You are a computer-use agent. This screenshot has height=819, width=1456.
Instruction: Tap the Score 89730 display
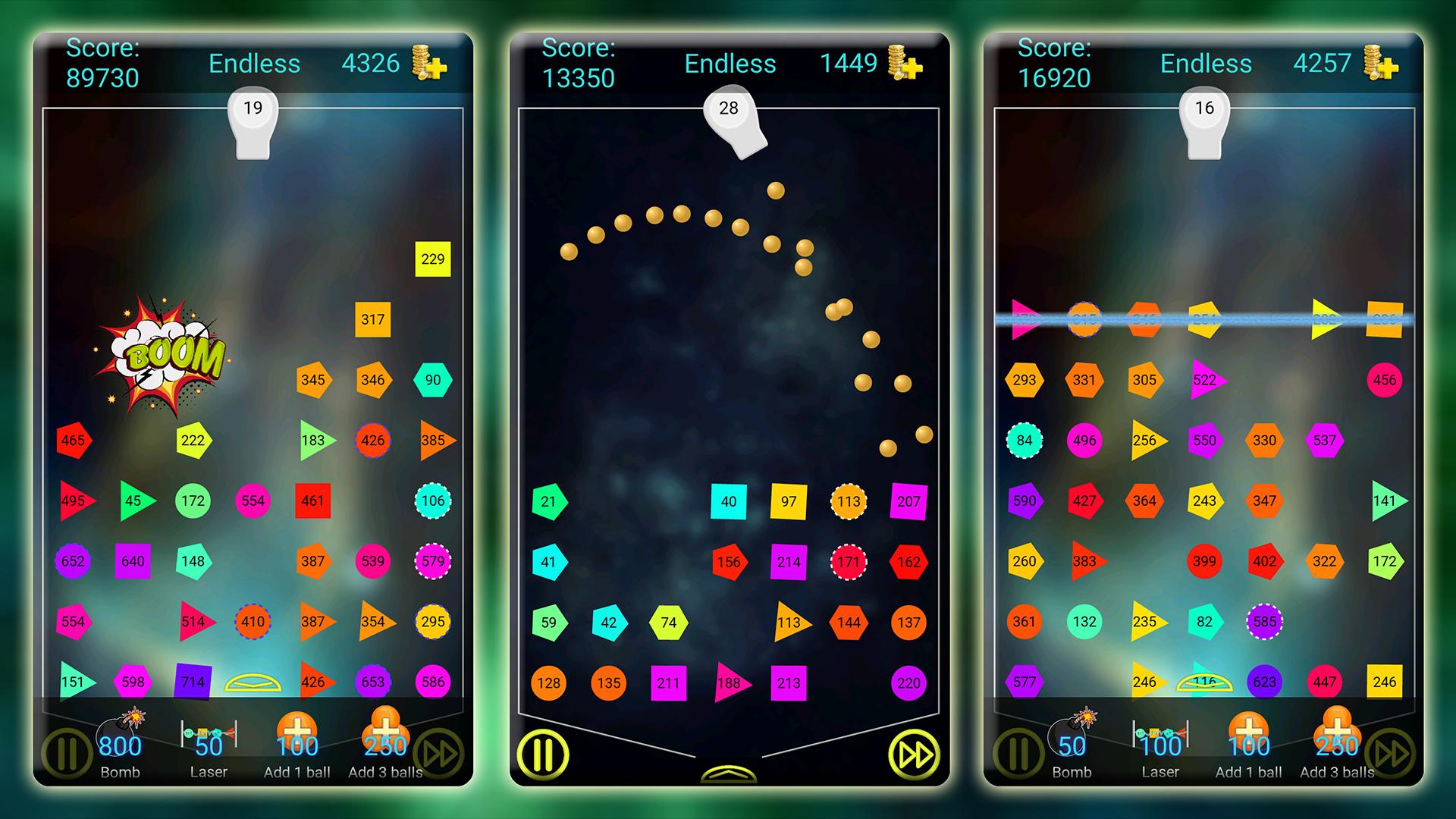(105, 63)
